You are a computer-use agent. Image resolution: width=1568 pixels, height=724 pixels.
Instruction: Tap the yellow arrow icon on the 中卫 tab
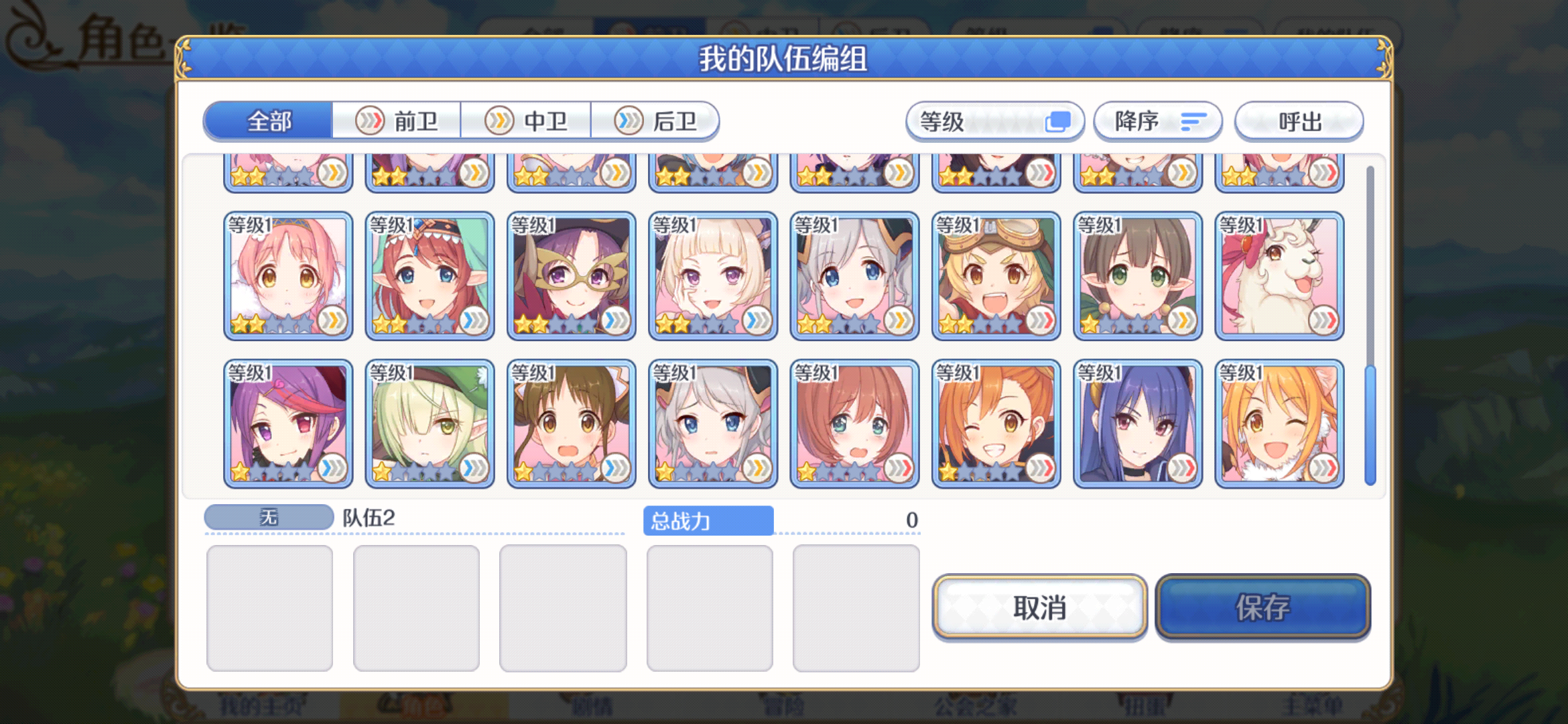point(499,121)
